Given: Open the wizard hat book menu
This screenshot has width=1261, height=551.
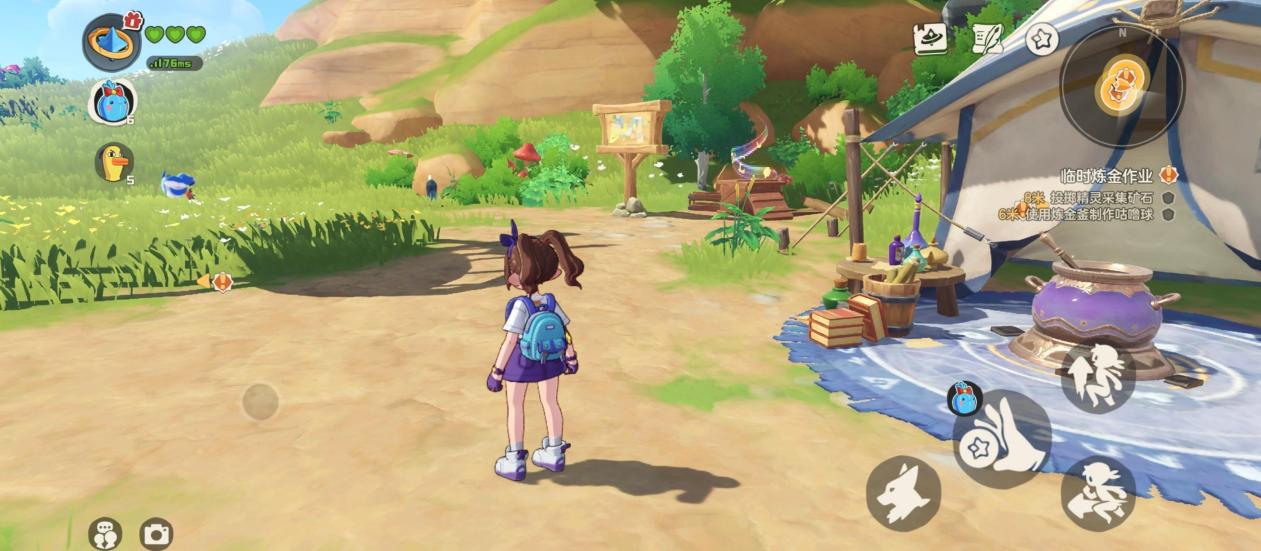Looking at the screenshot, I should pos(930,38).
